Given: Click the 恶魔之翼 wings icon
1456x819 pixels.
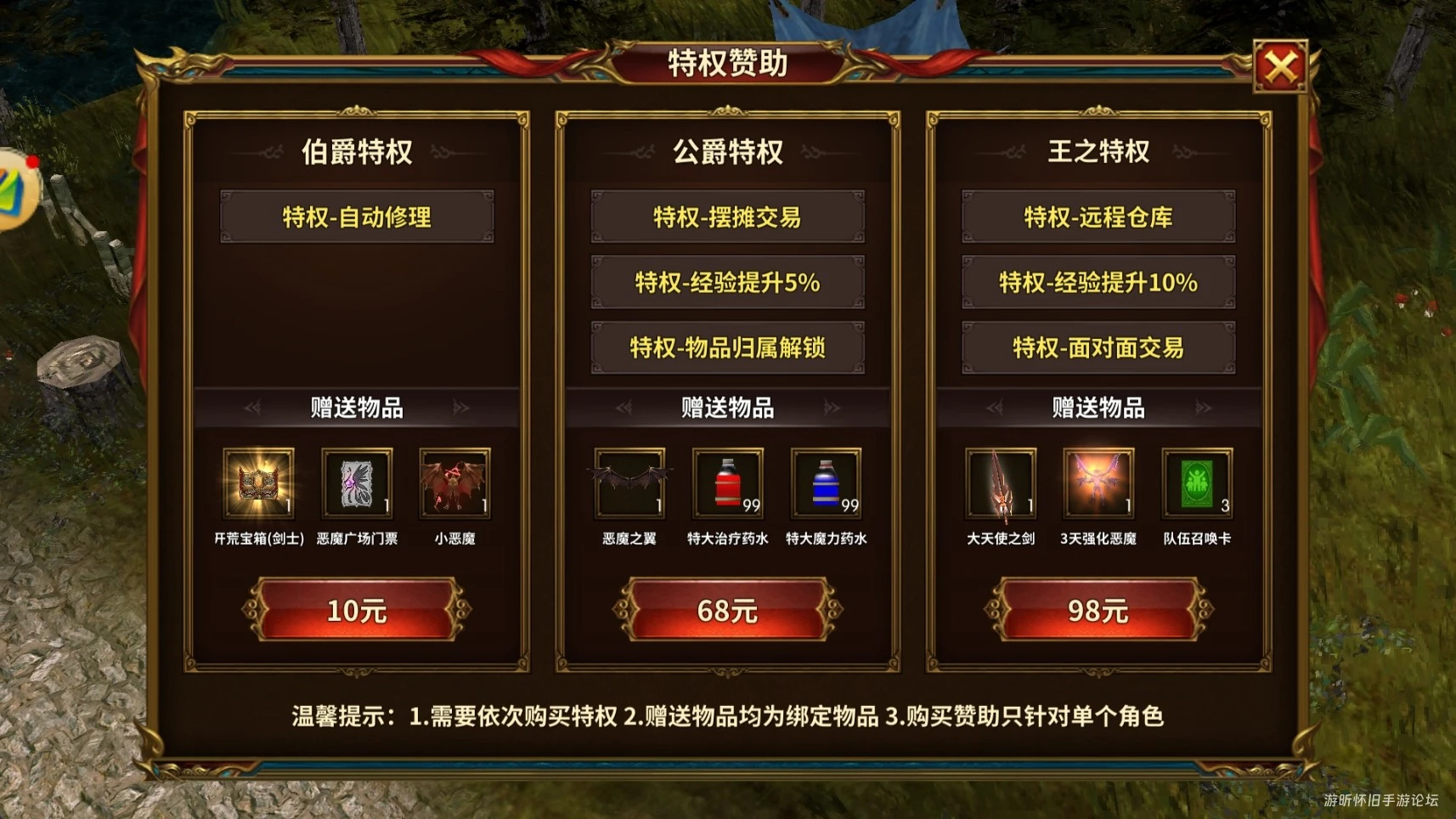Looking at the screenshot, I should point(629,485).
